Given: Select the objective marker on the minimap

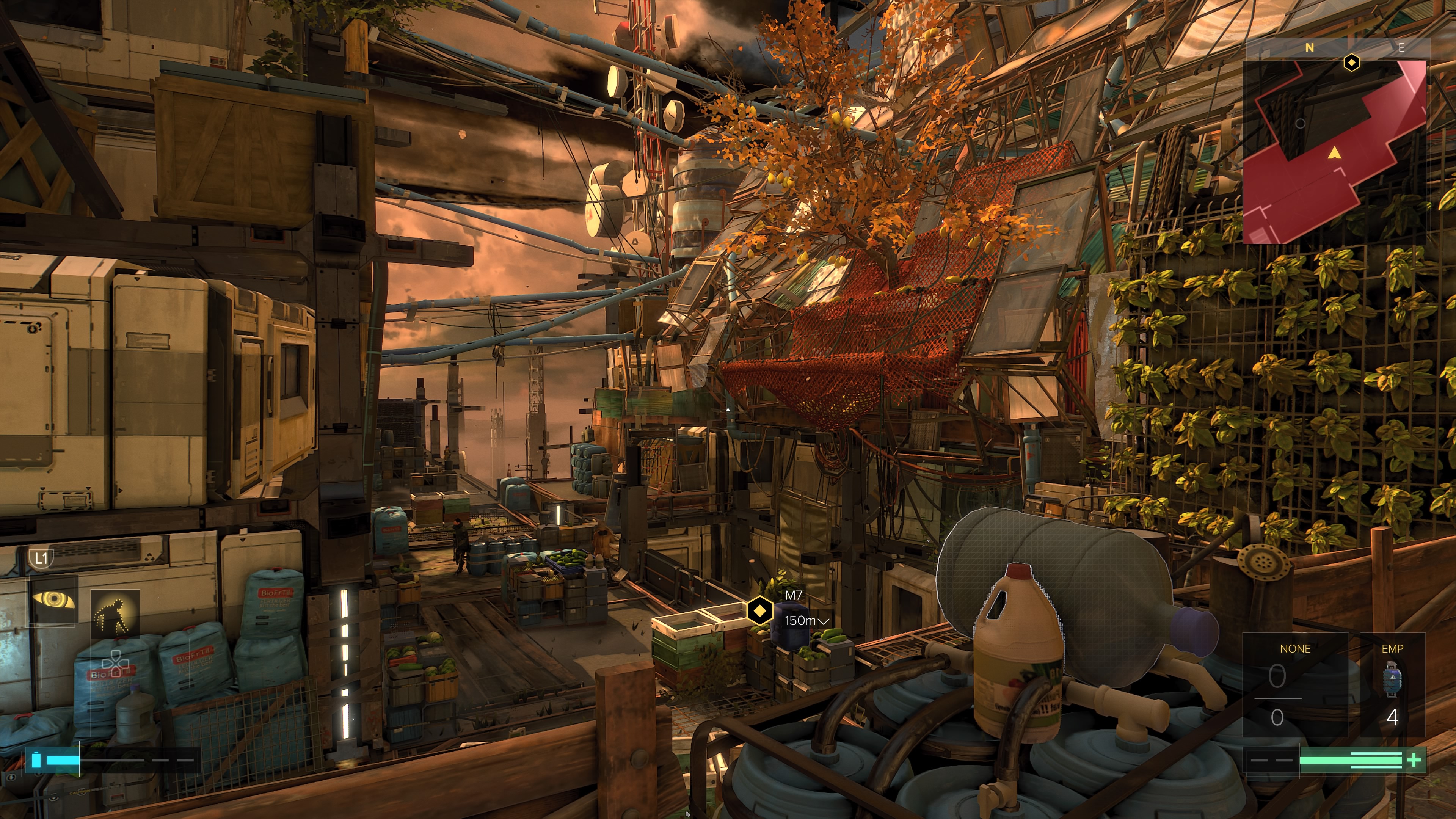Looking at the screenshot, I should 1351,63.
